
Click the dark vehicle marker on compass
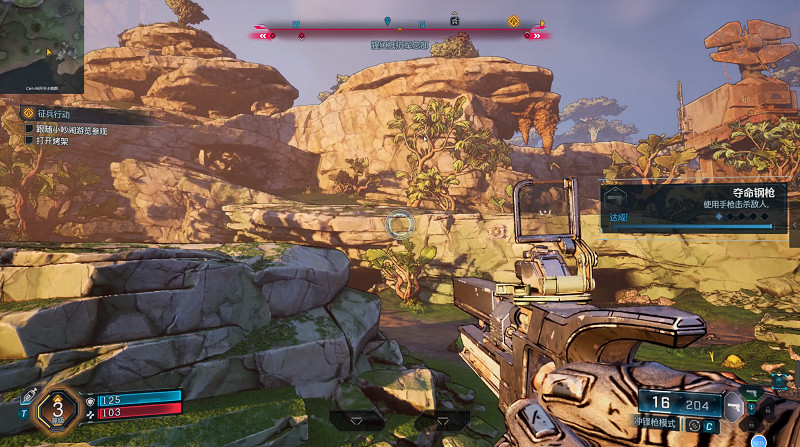(x=454, y=19)
